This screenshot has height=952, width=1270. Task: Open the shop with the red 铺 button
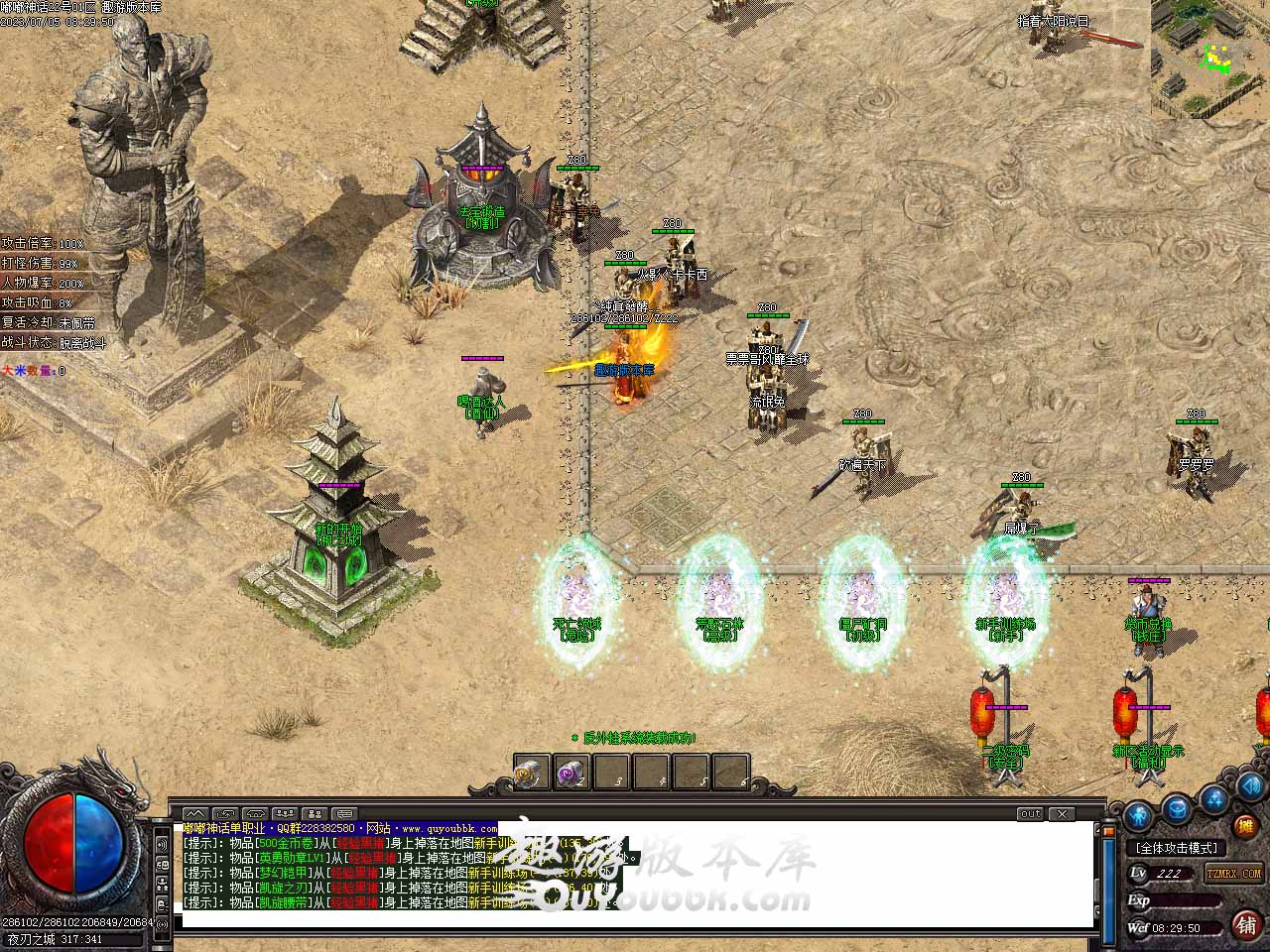(x=1246, y=924)
